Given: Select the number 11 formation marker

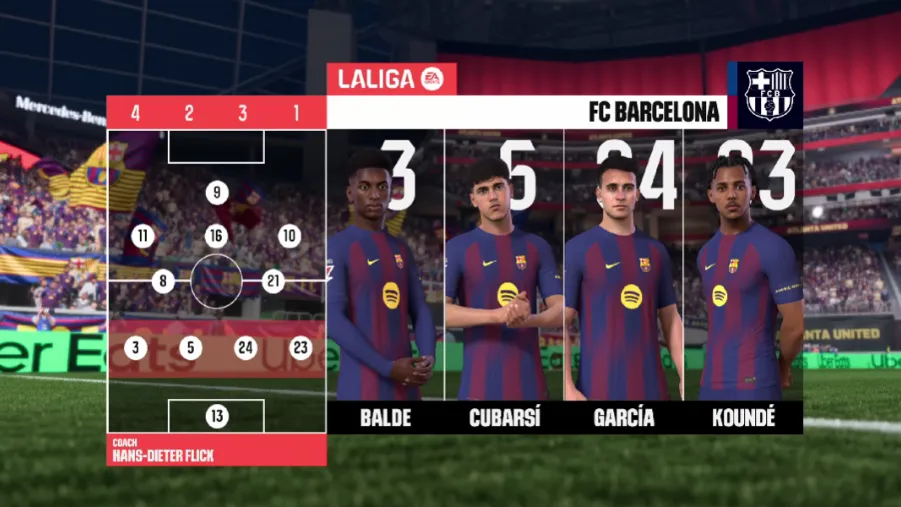Looking at the screenshot, I should [x=145, y=236].
